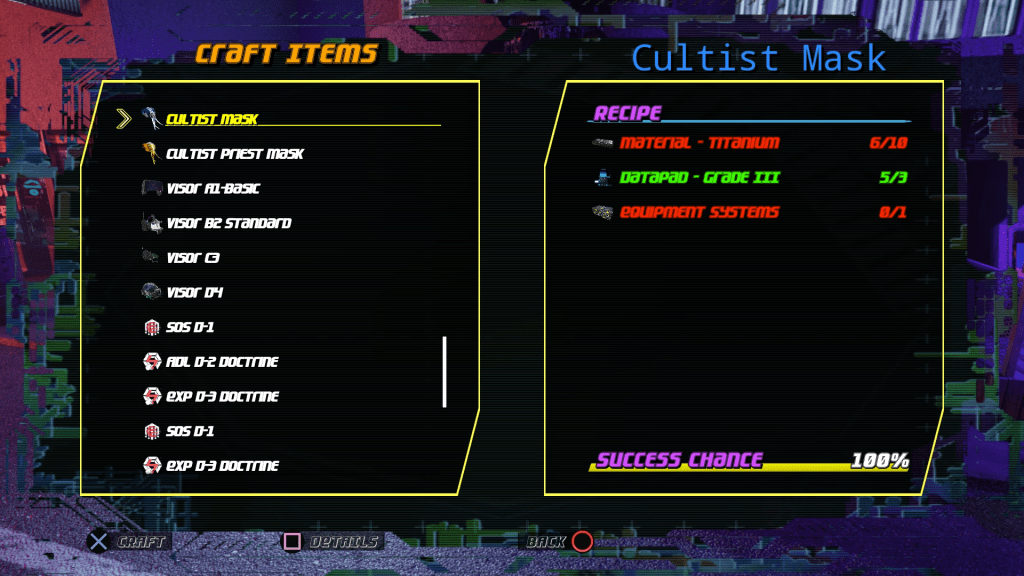This screenshot has width=1024, height=576.
Task: Select the Visor D4 entry
Action: tap(194, 293)
